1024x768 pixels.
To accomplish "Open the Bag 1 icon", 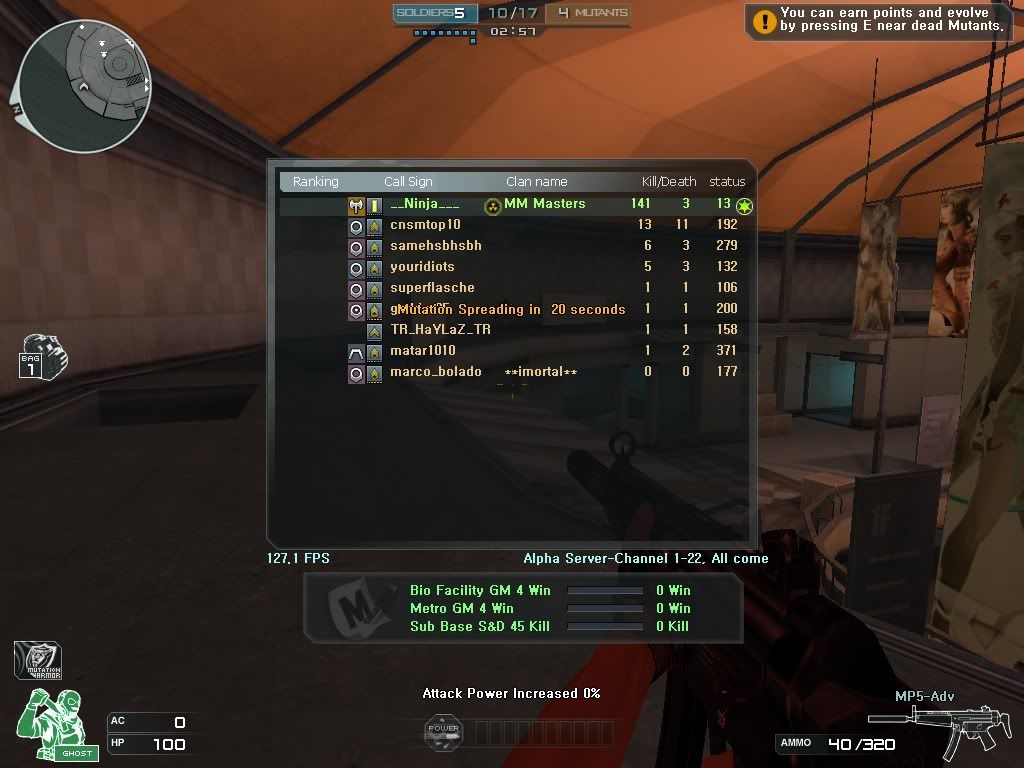I will (38, 357).
